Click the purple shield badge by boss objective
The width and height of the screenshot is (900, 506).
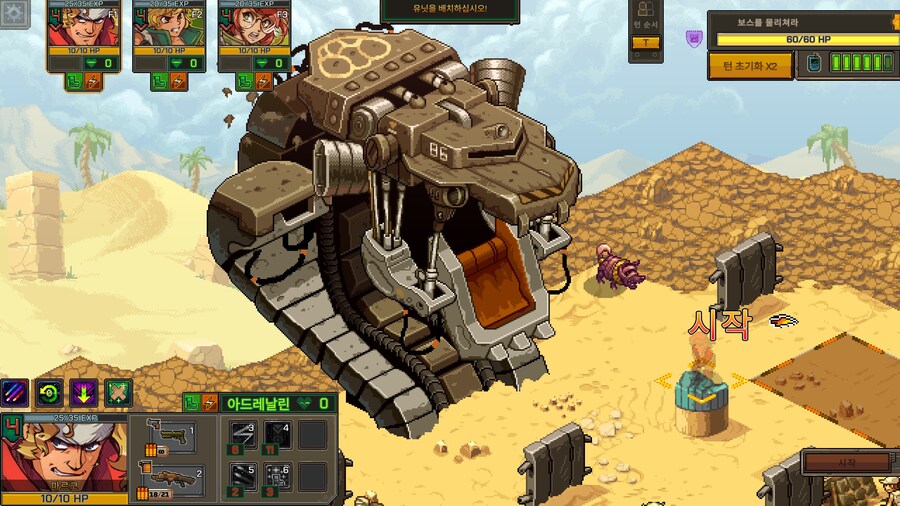point(693,39)
